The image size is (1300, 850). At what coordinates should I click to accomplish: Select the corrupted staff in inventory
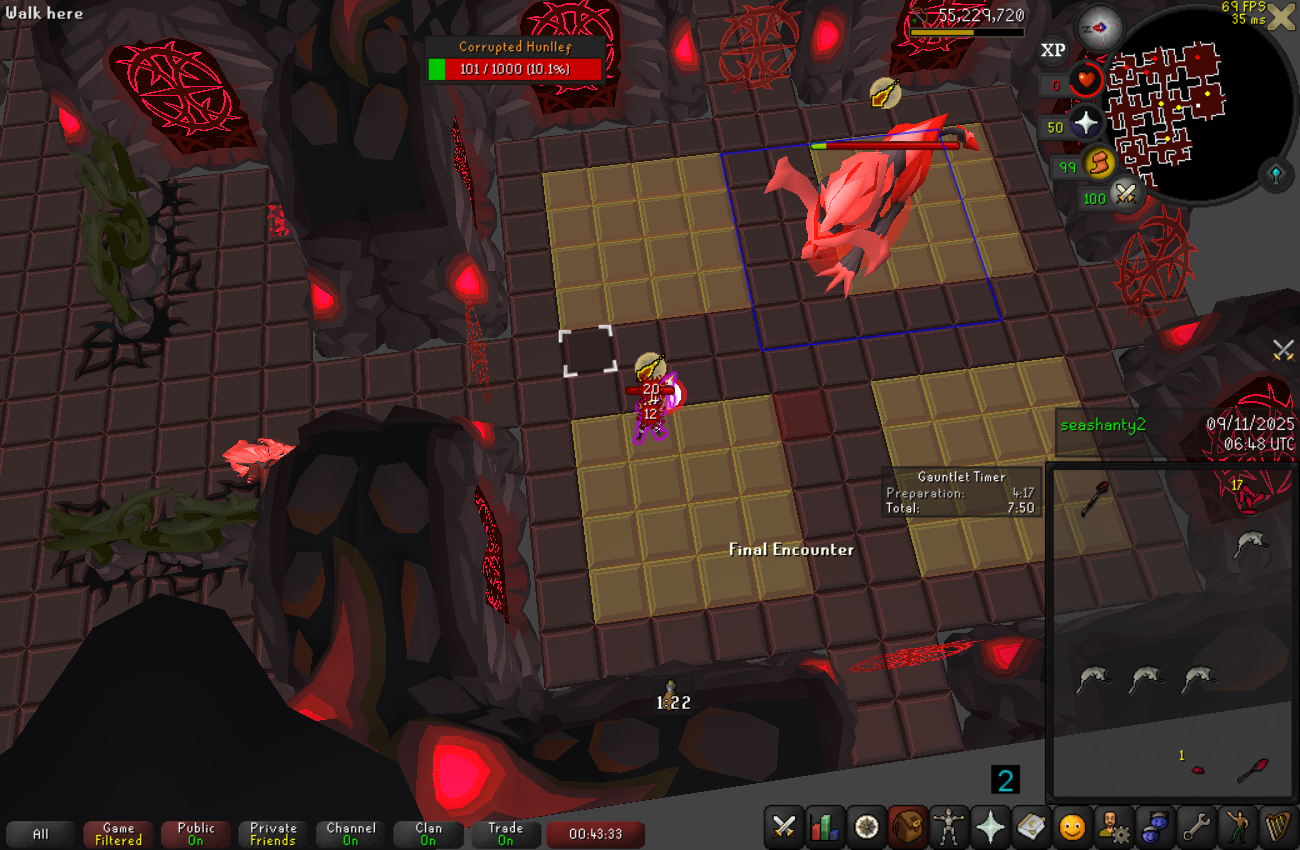1096,497
